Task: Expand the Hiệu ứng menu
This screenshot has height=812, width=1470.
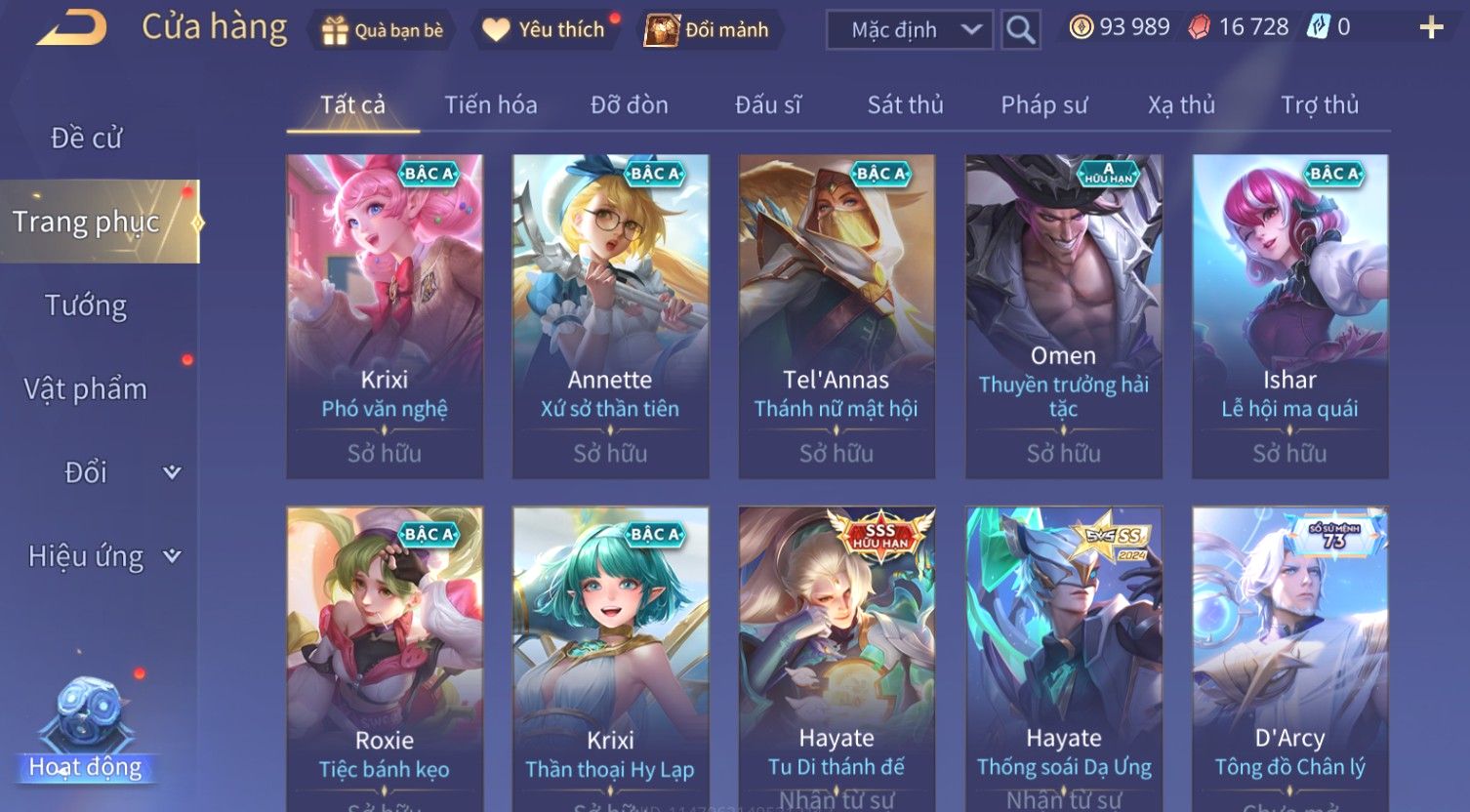Action: 102,556
